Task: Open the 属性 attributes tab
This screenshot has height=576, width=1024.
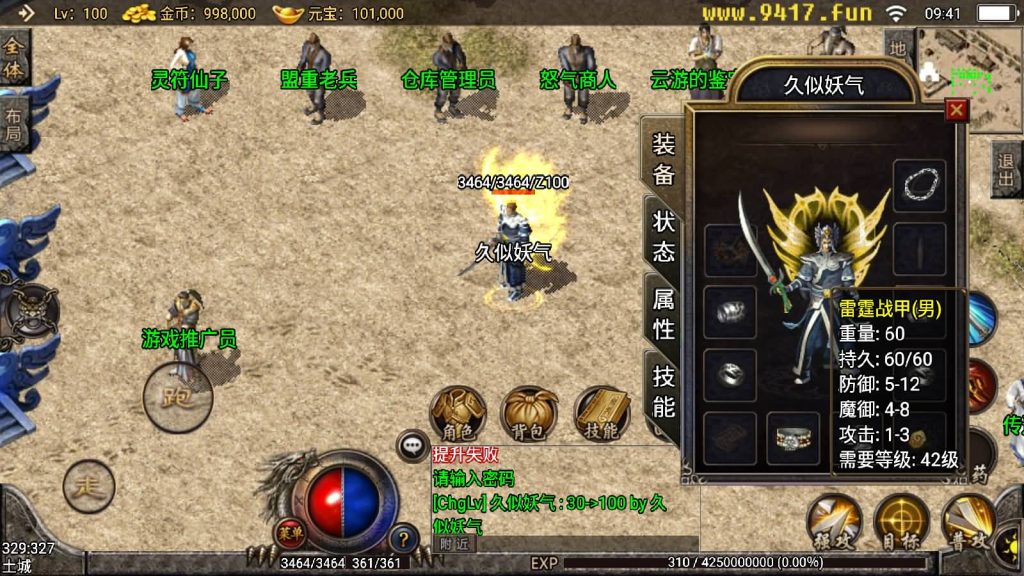Action: pos(663,312)
